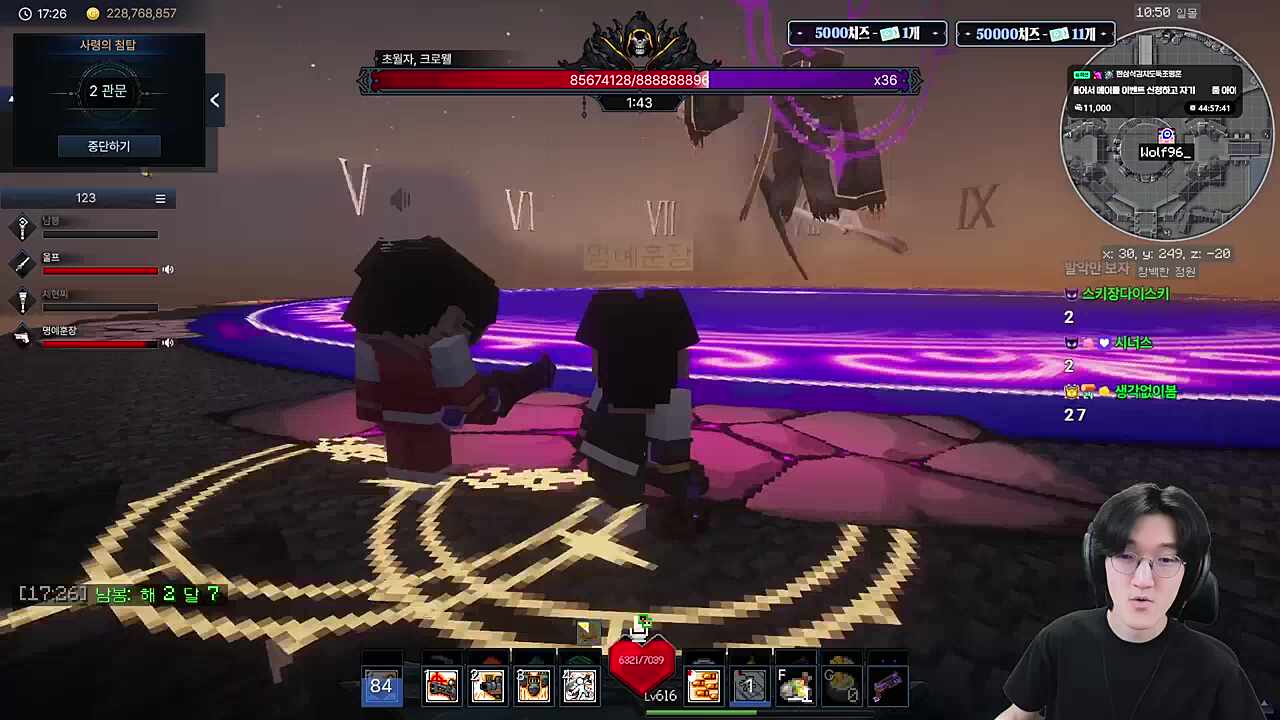The width and height of the screenshot is (1280, 720).
Task: Click the 중단하기 stop button
Action: coord(108,146)
